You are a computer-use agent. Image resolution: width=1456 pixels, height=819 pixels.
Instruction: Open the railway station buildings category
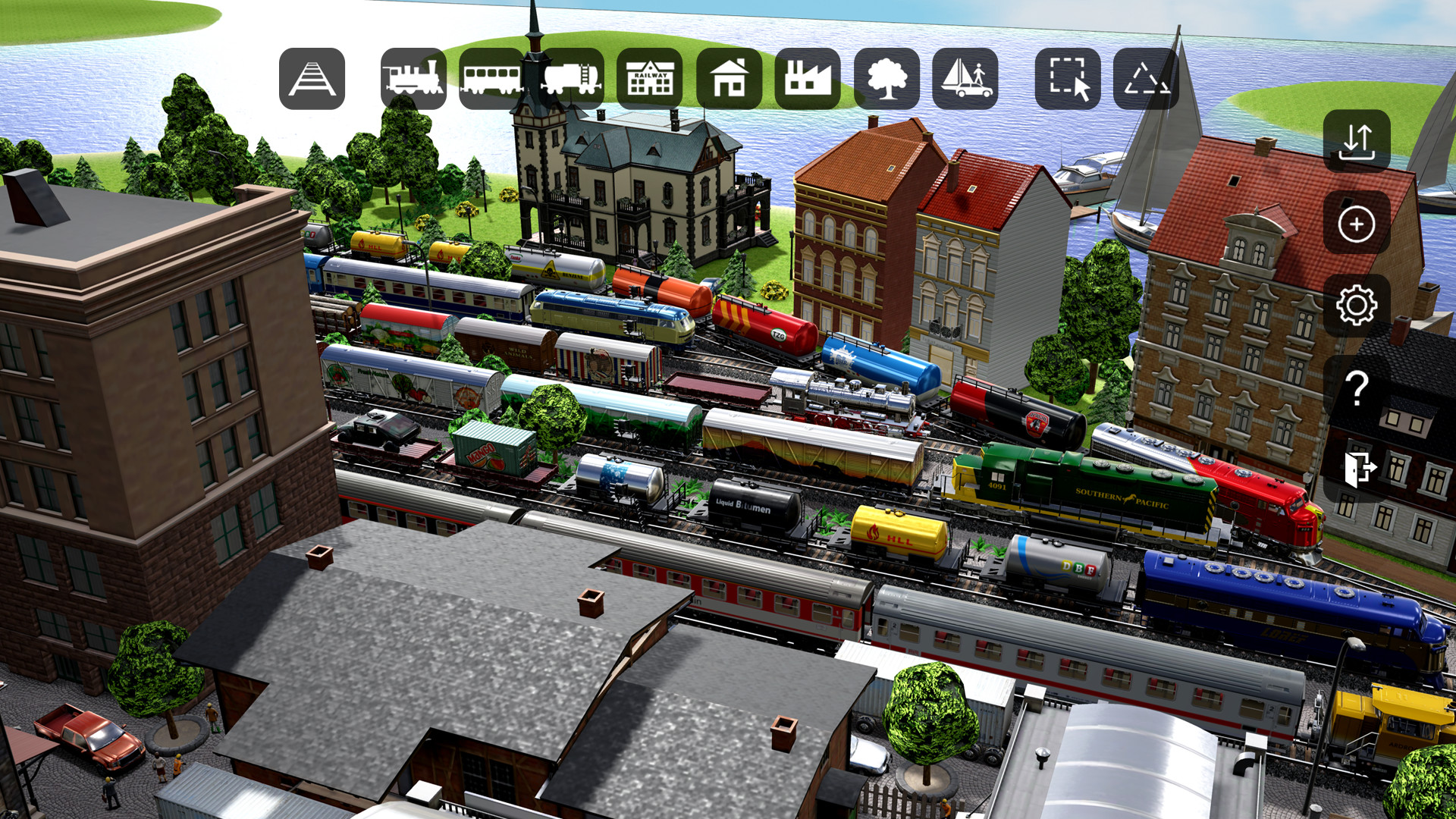click(651, 78)
